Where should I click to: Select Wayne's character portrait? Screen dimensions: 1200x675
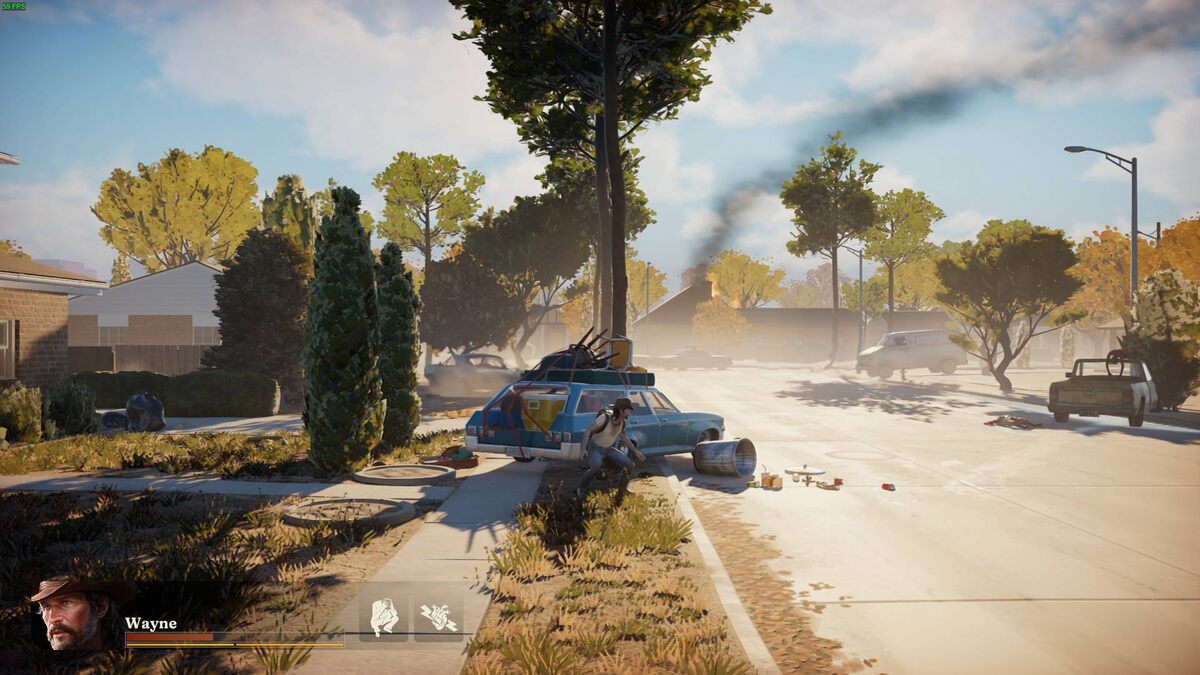click(x=75, y=613)
